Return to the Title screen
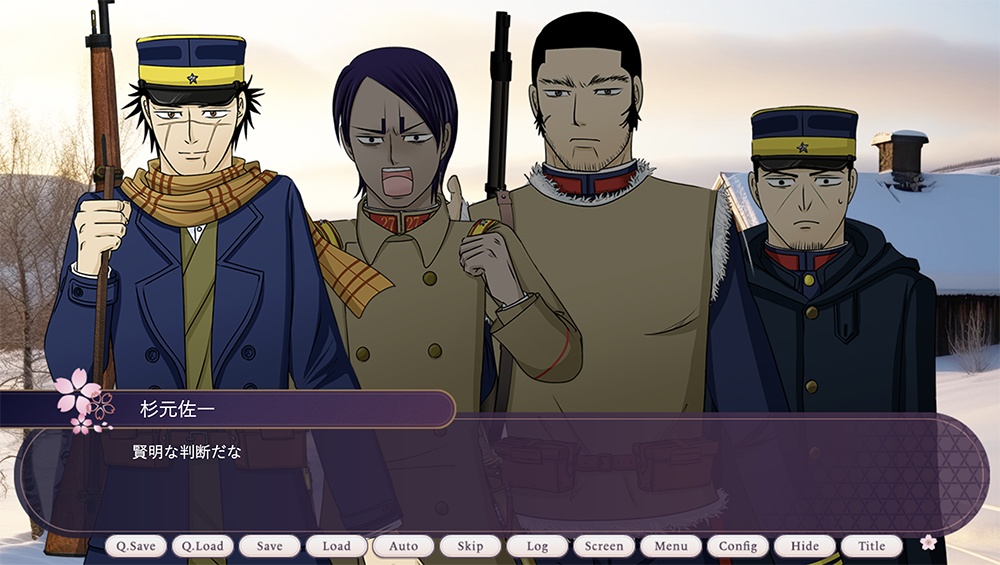The height and width of the screenshot is (565, 1000). coord(872,546)
